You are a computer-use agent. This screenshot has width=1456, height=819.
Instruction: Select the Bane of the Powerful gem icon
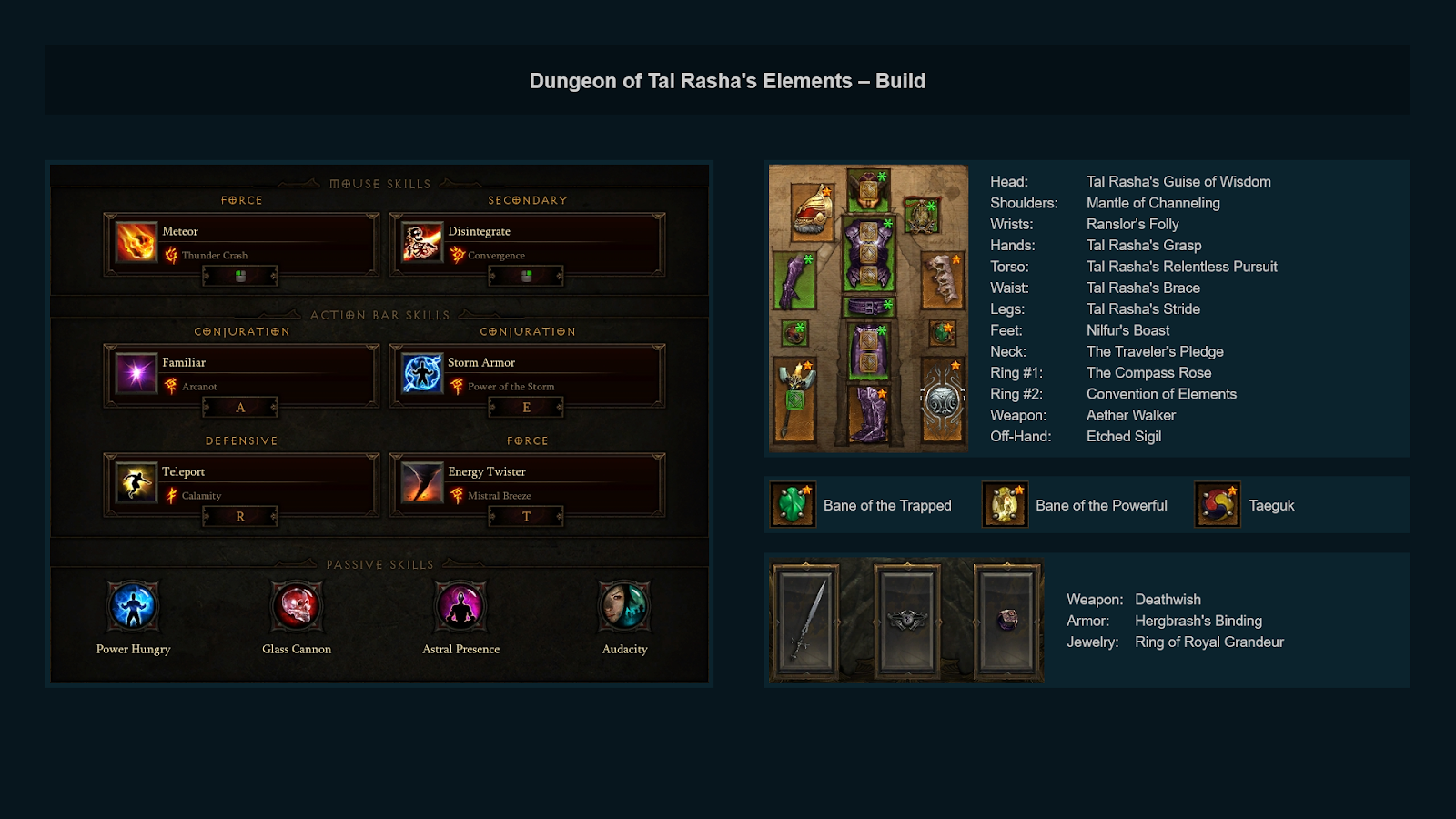pyautogui.click(x=1004, y=504)
